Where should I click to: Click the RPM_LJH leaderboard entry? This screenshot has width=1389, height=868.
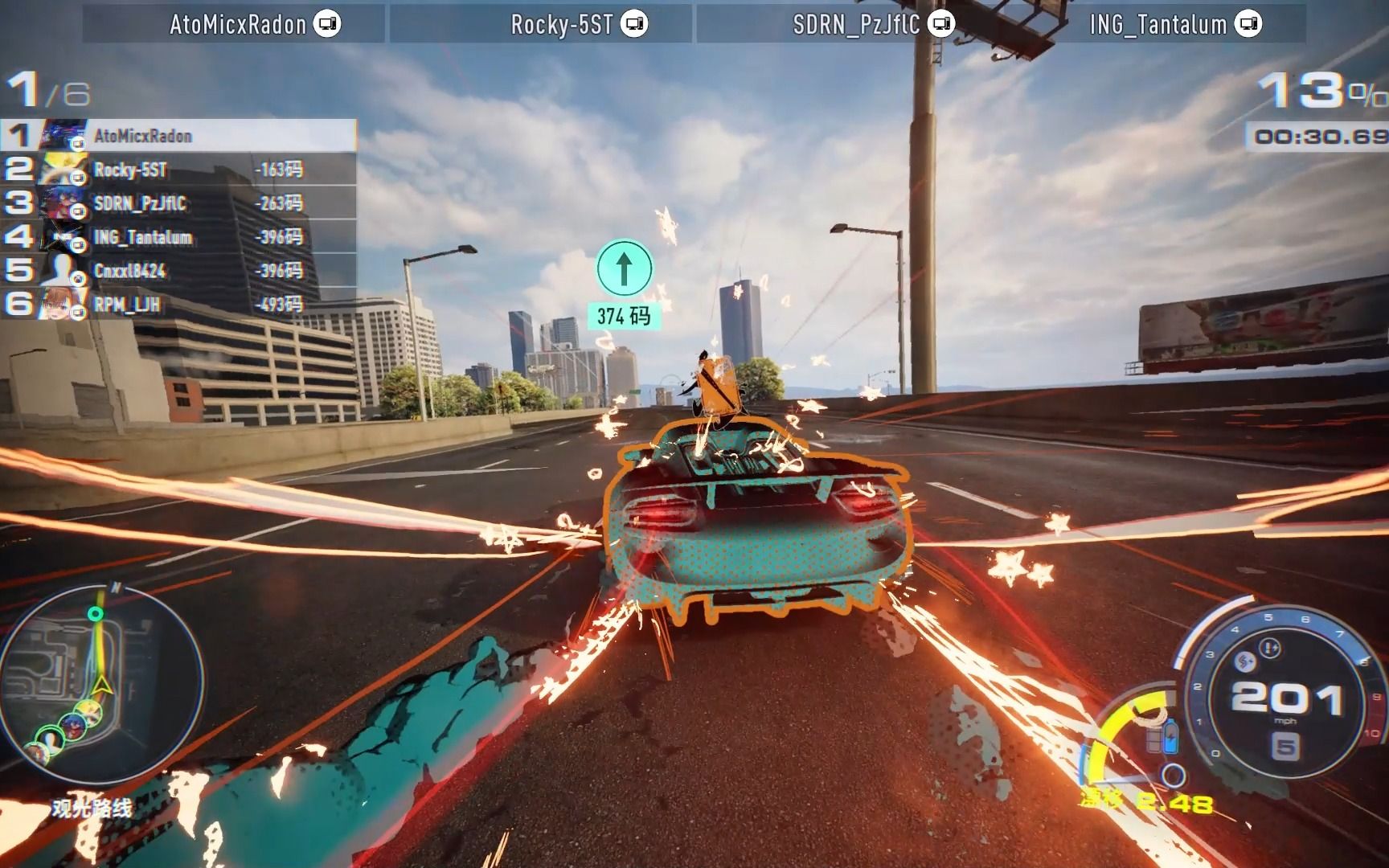[x=178, y=305]
